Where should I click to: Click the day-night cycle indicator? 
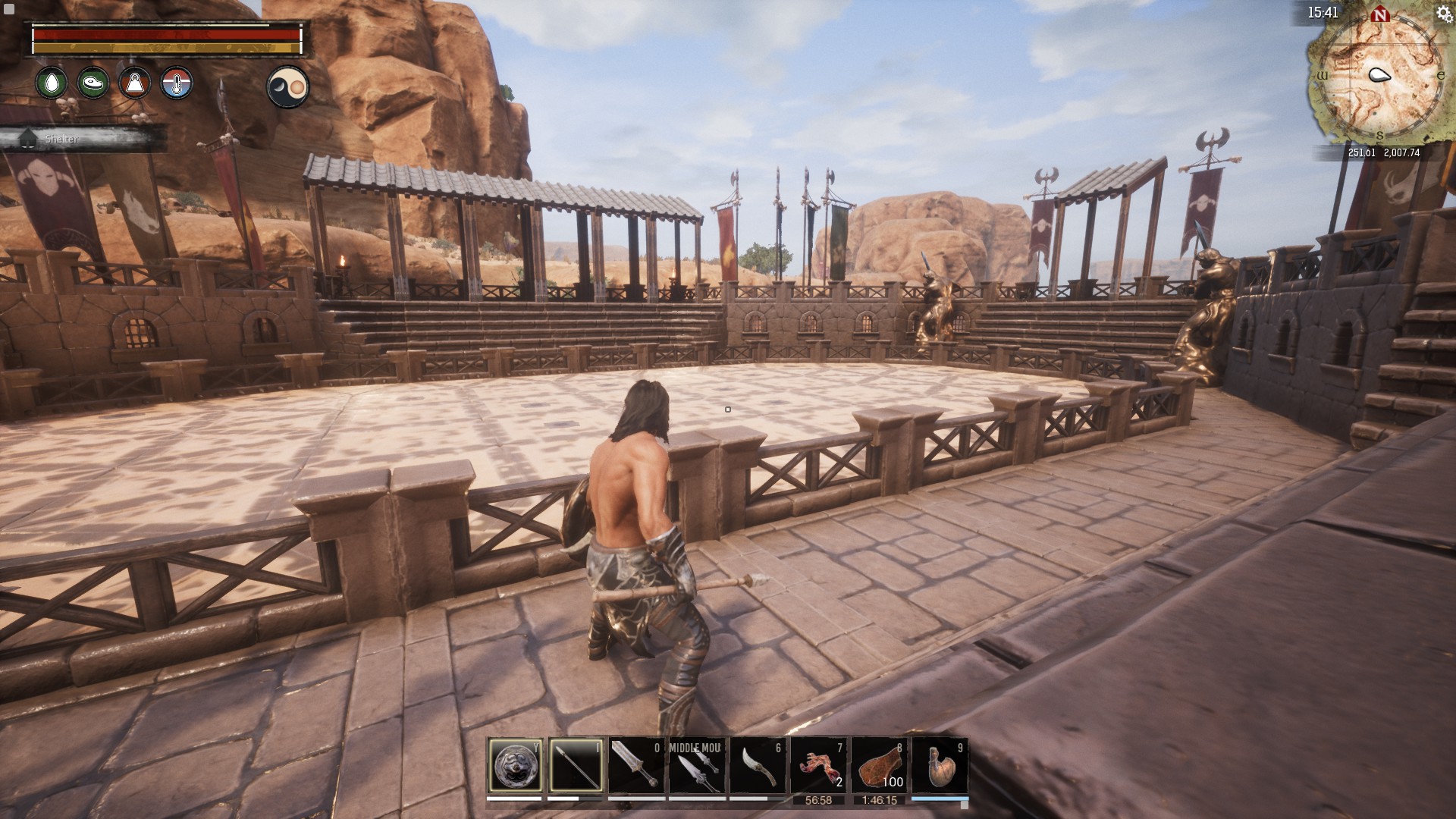click(x=288, y=87)
